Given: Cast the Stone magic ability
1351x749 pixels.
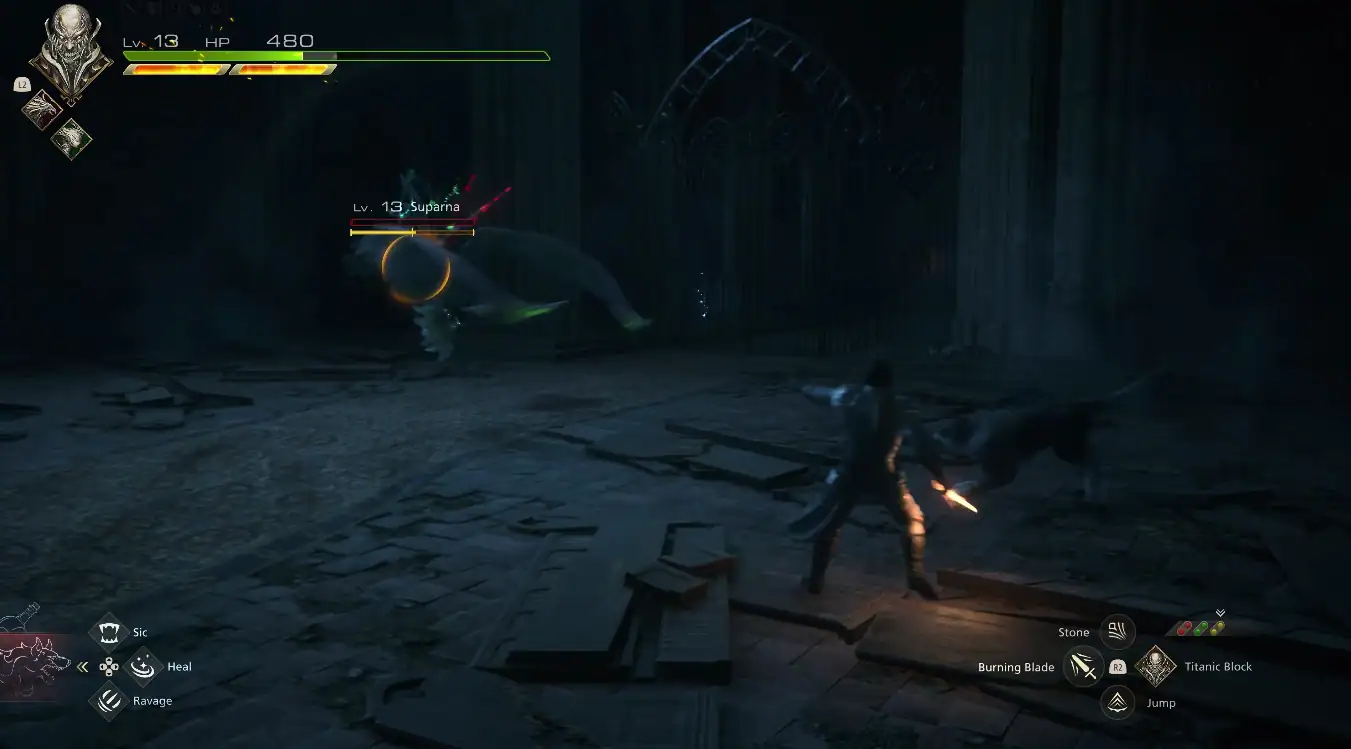Looking at the screenshot, I should pyautogui.click(x=1117, y=632).
